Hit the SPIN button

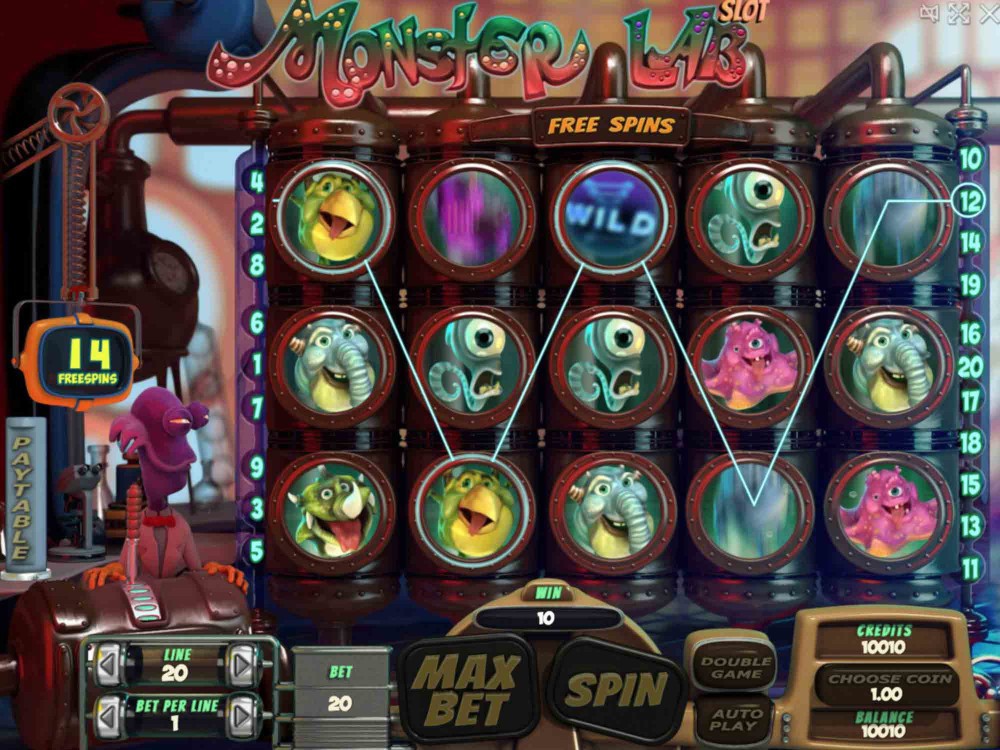(x=616, y=689)
